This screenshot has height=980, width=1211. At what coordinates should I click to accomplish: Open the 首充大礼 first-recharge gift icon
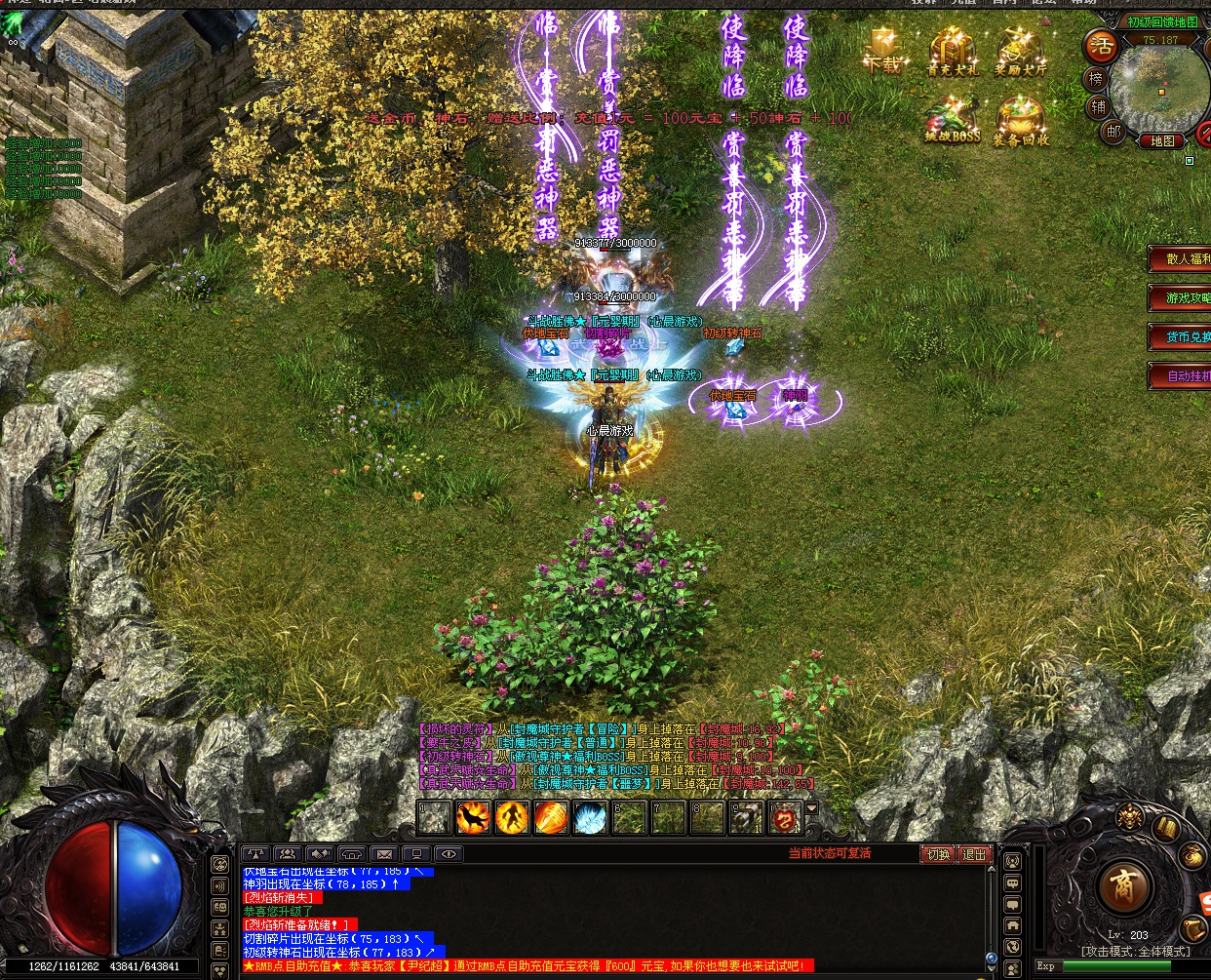(952, 51)
